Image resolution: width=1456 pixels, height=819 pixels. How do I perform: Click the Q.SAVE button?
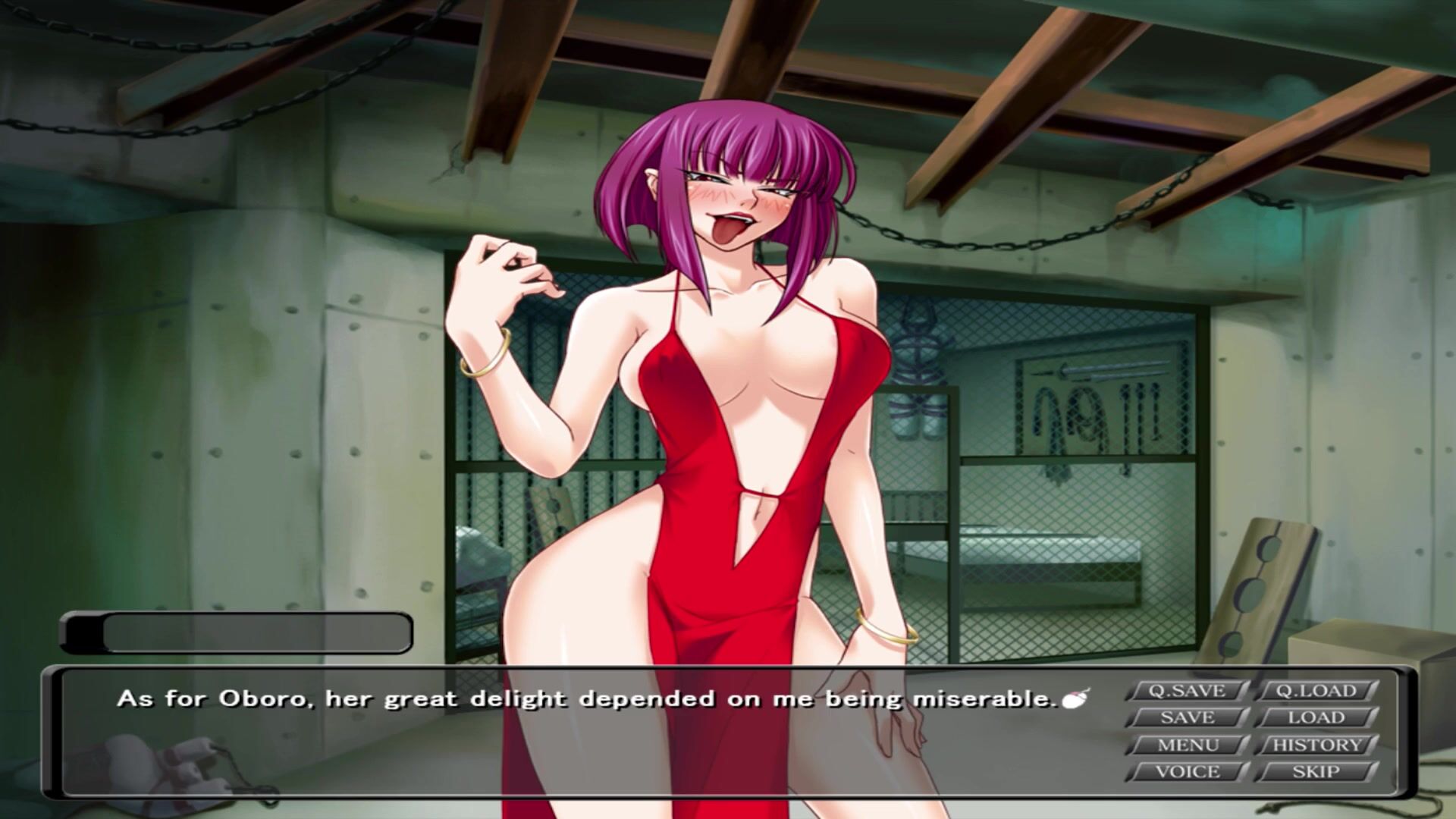1187,691
